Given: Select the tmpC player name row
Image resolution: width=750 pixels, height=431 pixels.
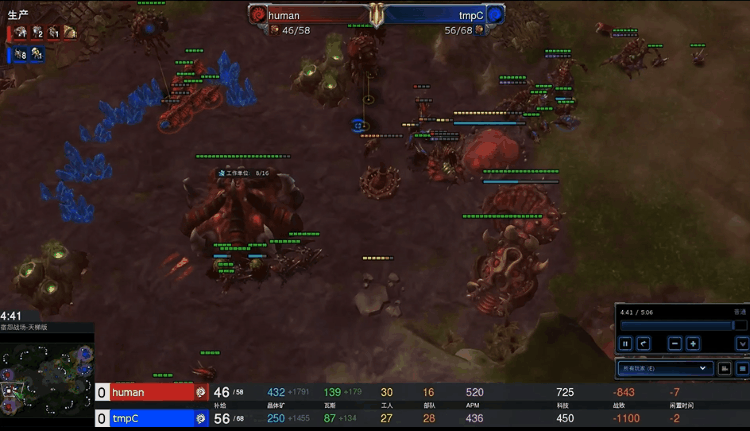Looking at the screenshot, I should (150, 418).
